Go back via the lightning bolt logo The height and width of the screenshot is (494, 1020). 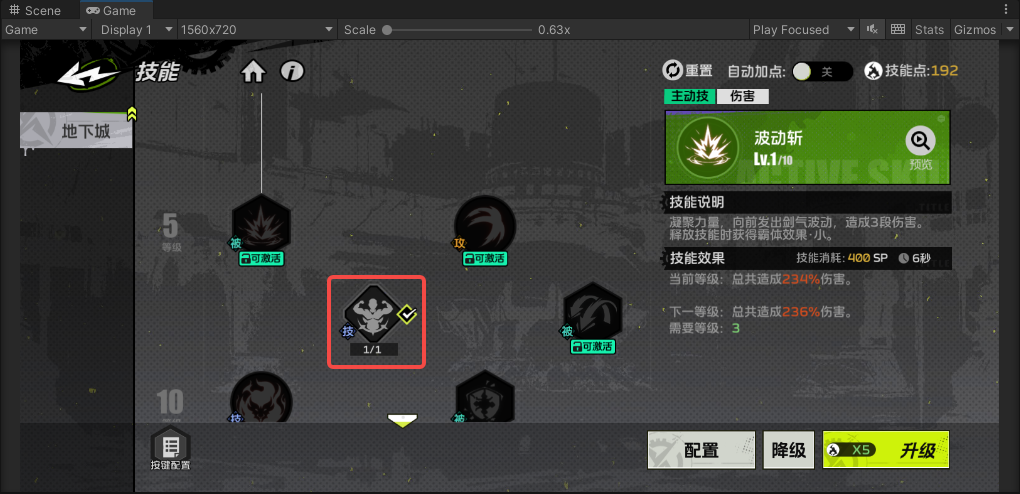pyautogui.click(x=88, y=72)
